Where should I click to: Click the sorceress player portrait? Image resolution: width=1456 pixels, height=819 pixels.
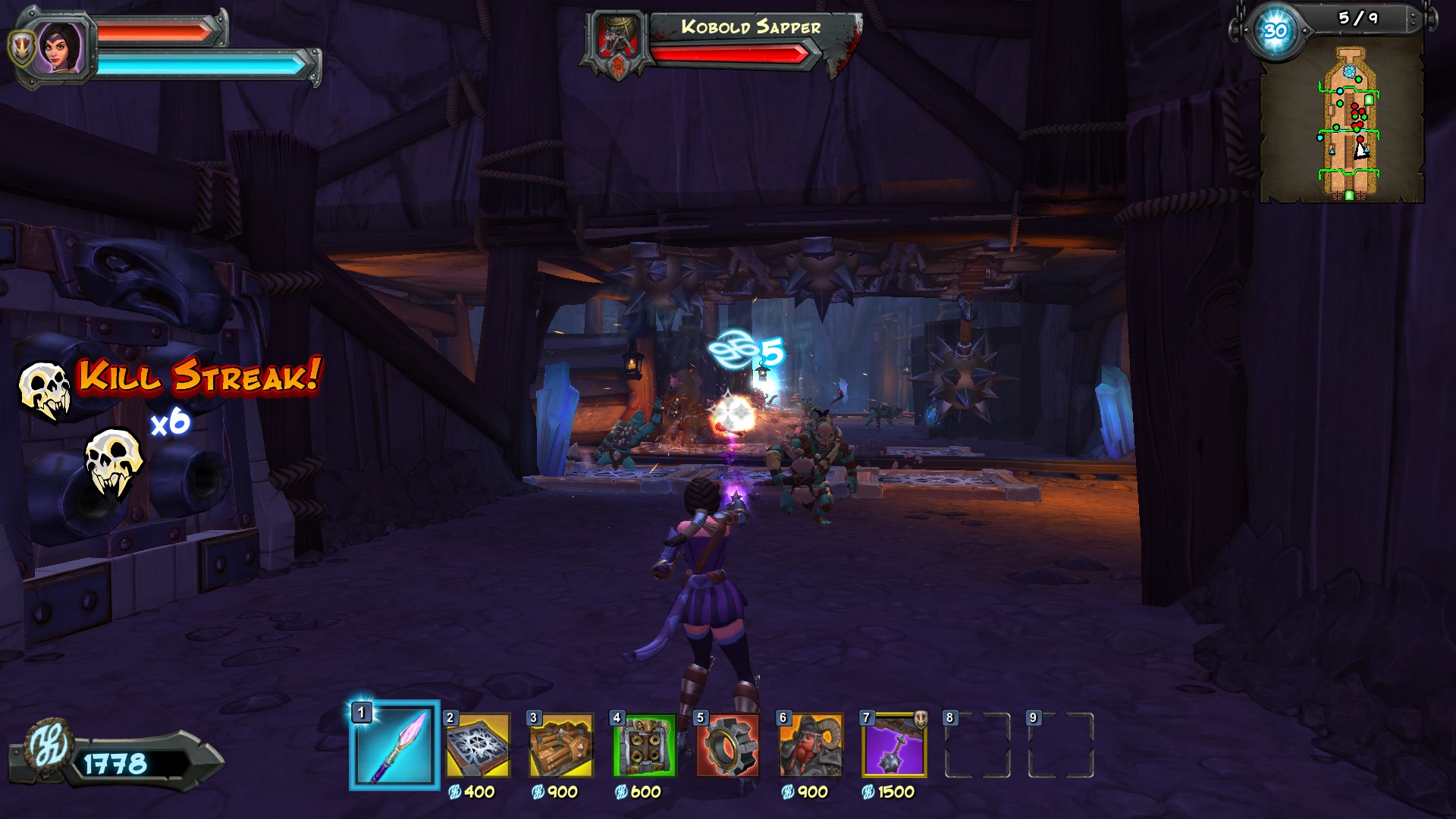(59, 45)
